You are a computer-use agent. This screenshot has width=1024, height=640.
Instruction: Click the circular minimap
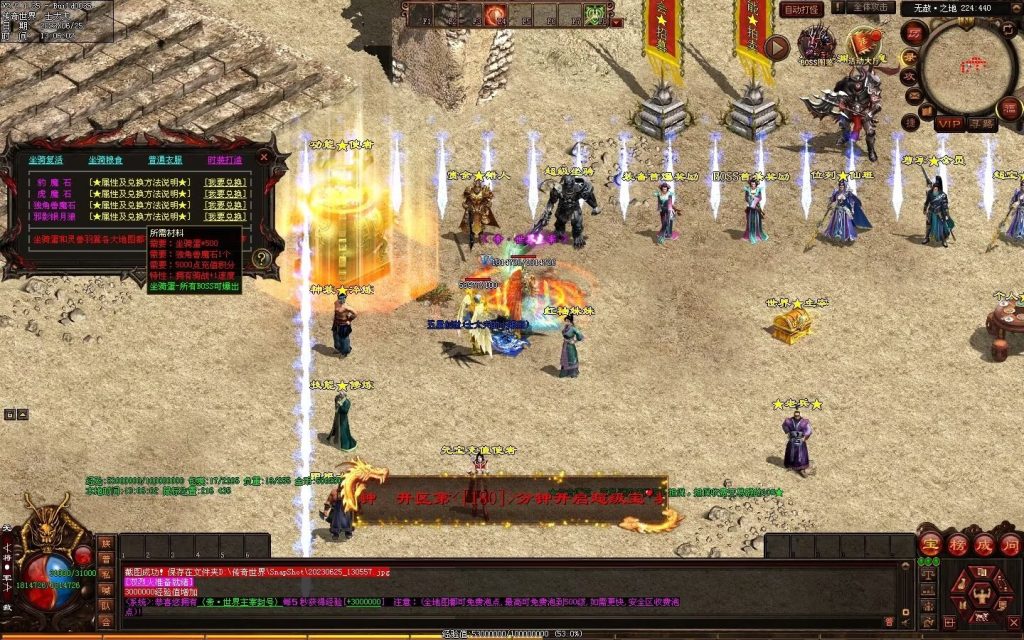[x=967, y=66]
